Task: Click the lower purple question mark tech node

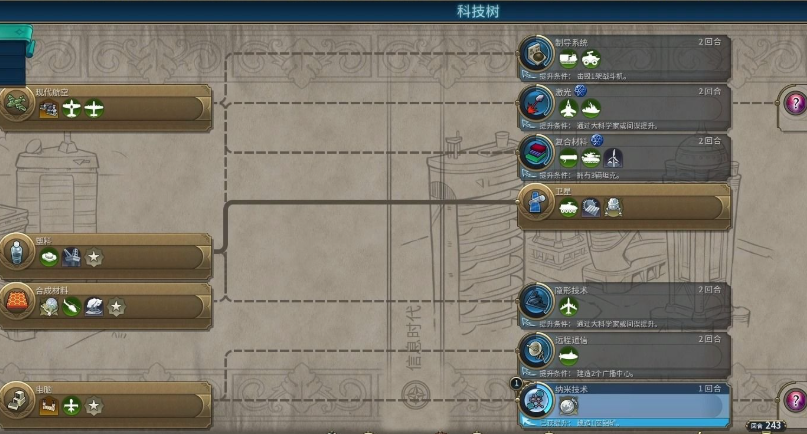Action: (x=795, y=398)
